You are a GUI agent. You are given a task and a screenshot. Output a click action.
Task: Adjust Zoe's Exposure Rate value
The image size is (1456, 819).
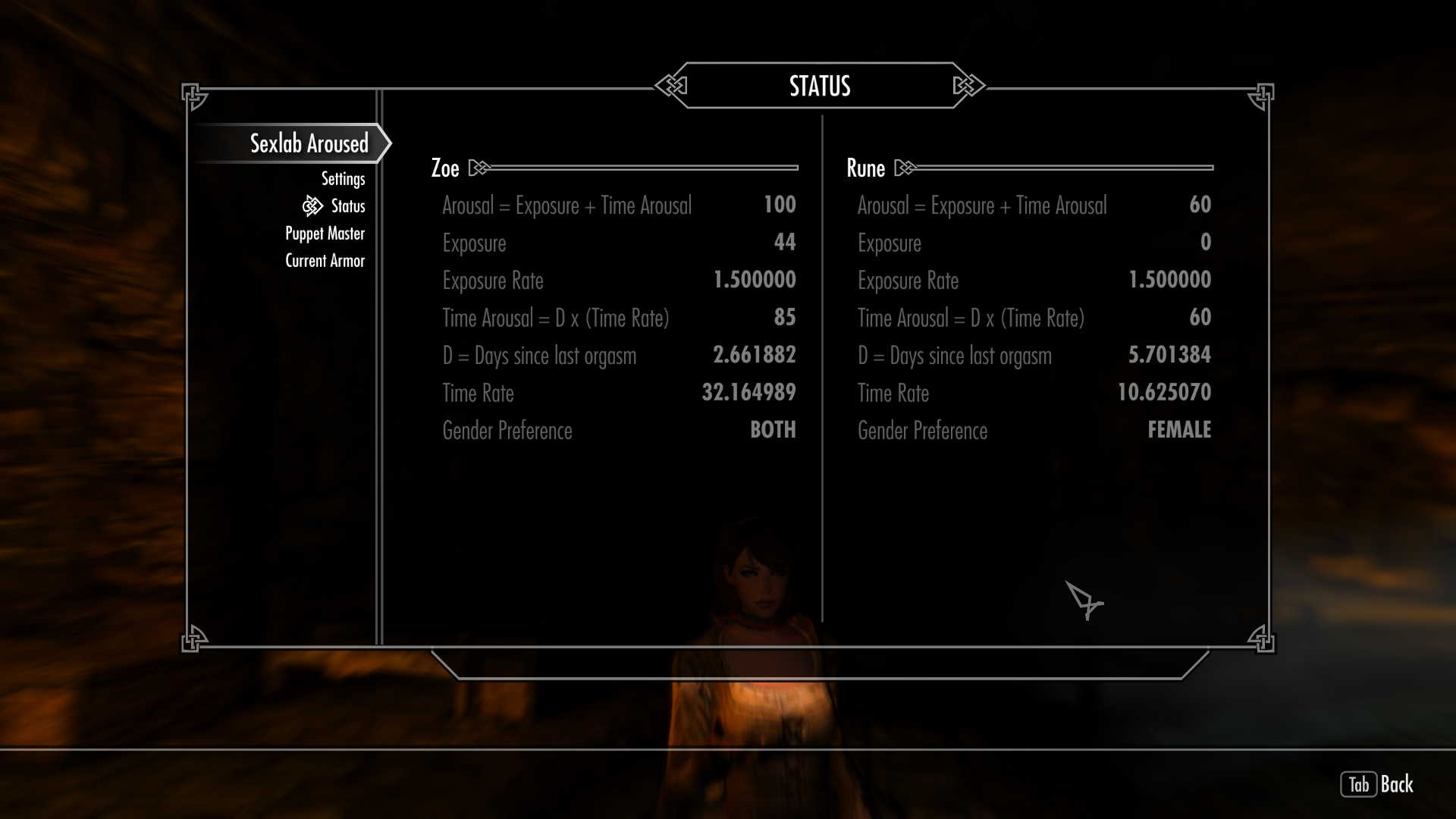(x=754, y=281)
